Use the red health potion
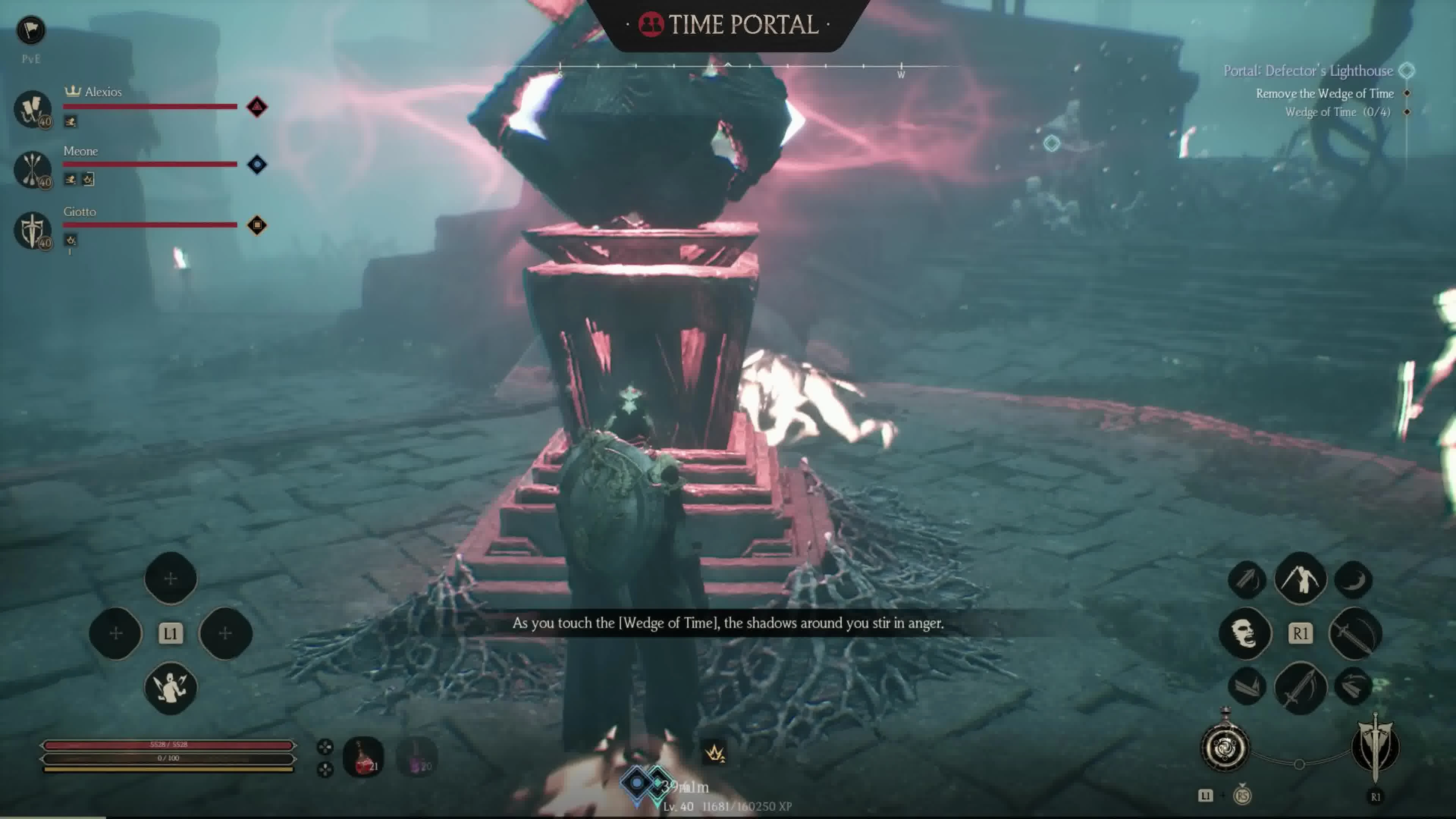The width and height of the screenshot is (1456, 819). (x=364, y=757)
